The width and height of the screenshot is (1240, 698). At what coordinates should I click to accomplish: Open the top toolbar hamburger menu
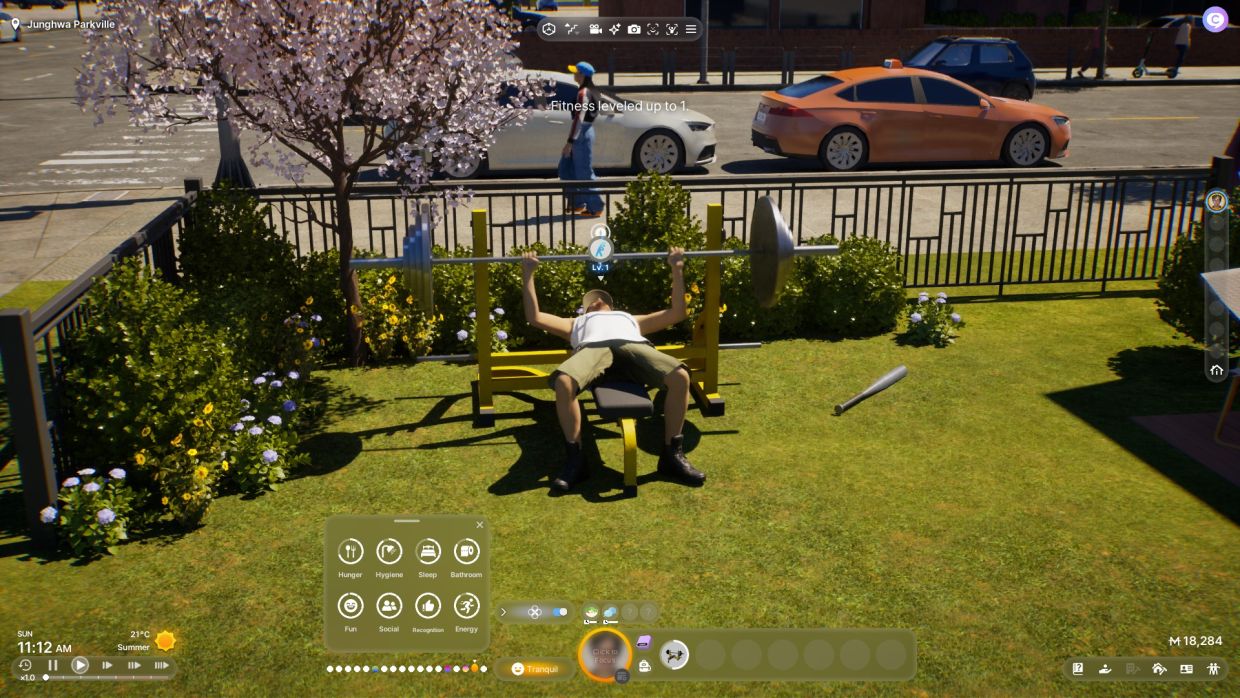click(x=690, y=29)
